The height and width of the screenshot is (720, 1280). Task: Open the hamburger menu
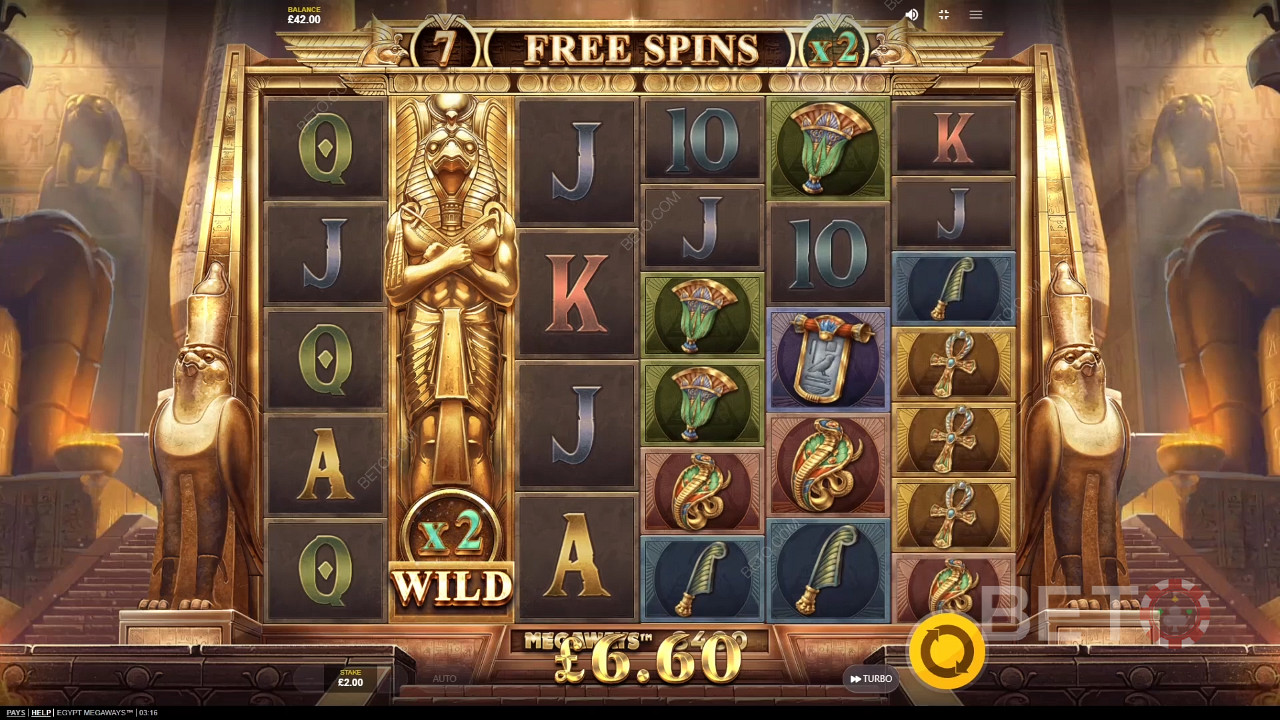pos(976,15)
